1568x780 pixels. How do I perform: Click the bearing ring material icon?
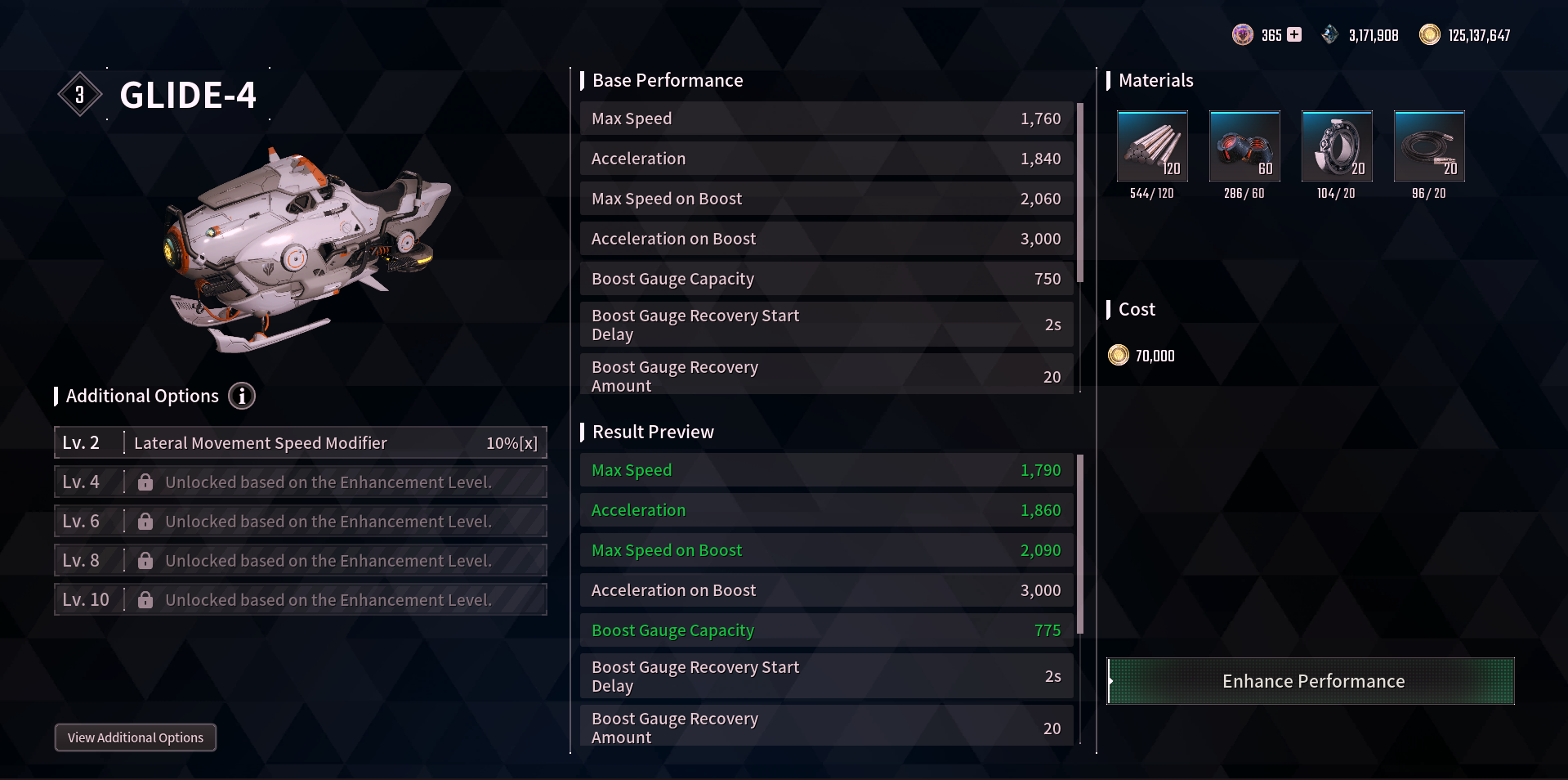1337,147
